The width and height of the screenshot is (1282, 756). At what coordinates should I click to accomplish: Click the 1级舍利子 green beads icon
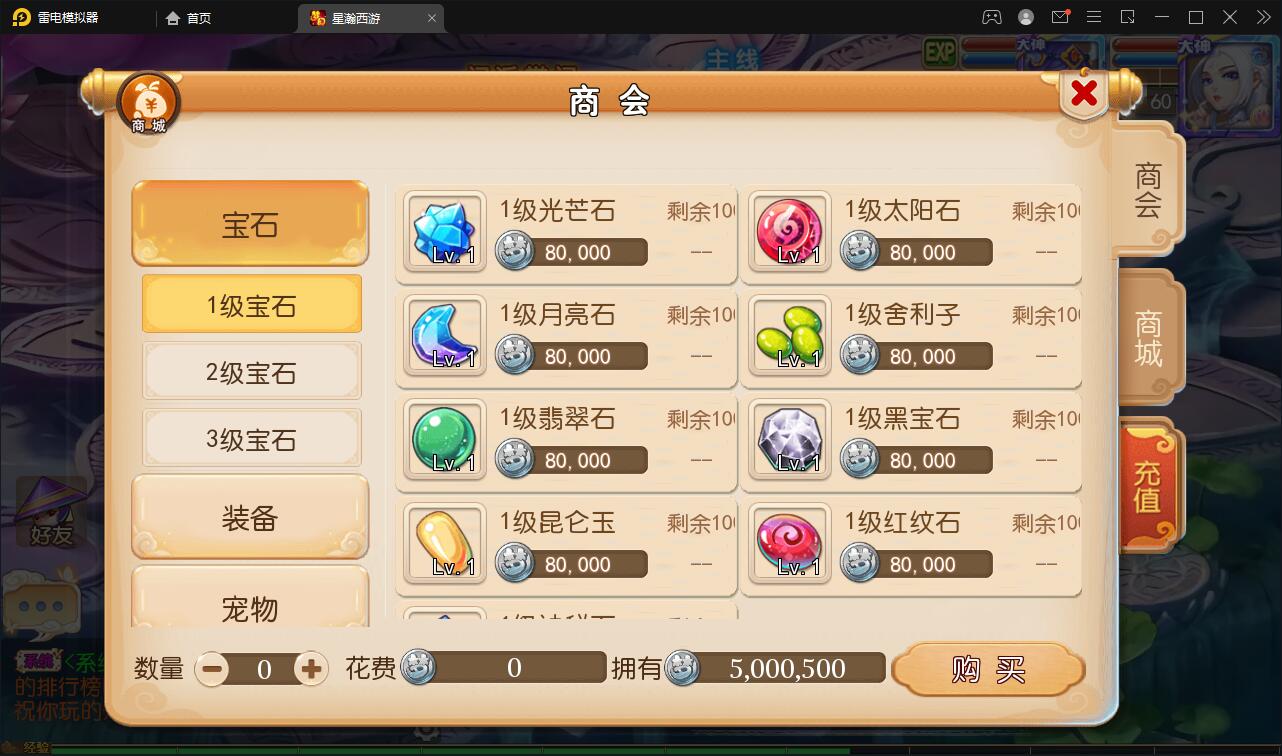point(789,336)
